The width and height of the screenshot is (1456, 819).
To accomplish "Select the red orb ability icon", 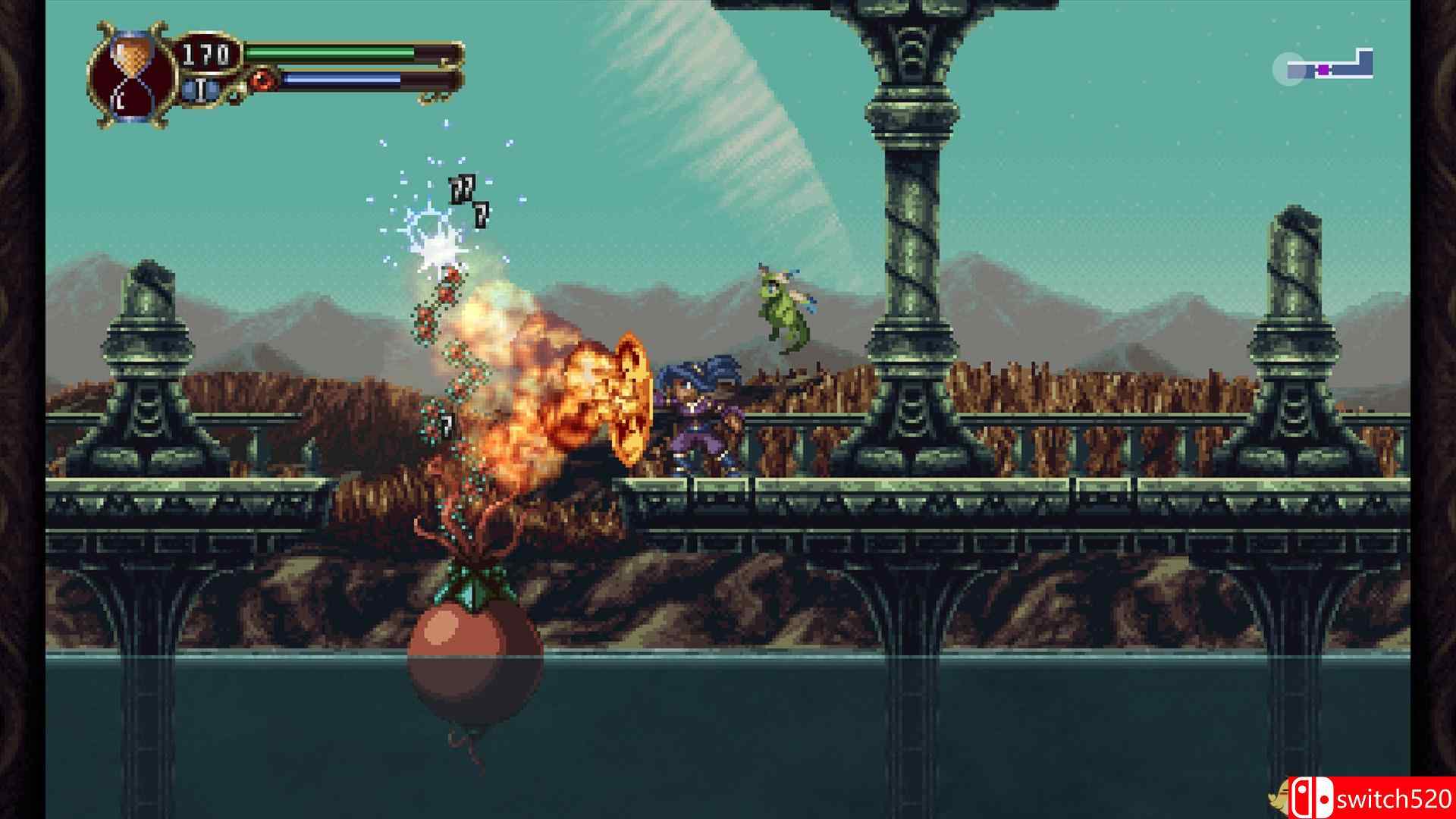I will [x=262, y=78].
